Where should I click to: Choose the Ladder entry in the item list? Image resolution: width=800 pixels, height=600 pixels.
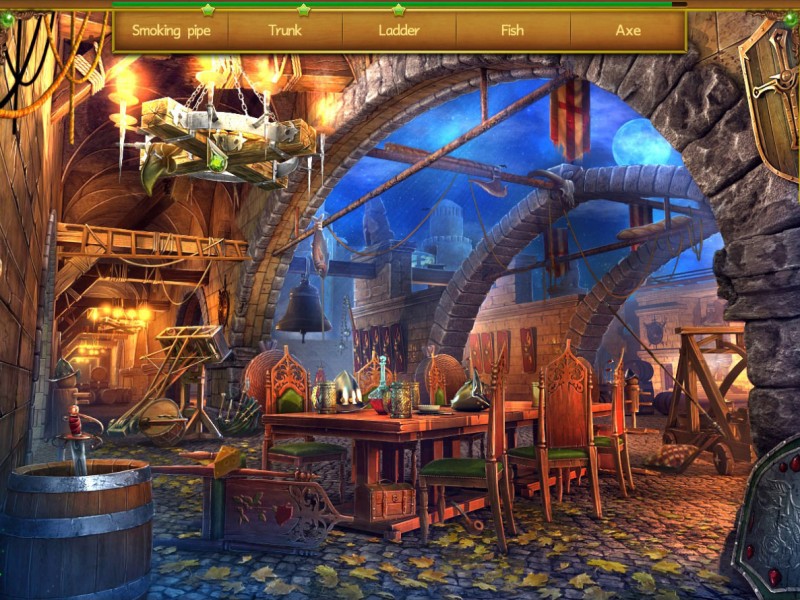pos(399,31)
